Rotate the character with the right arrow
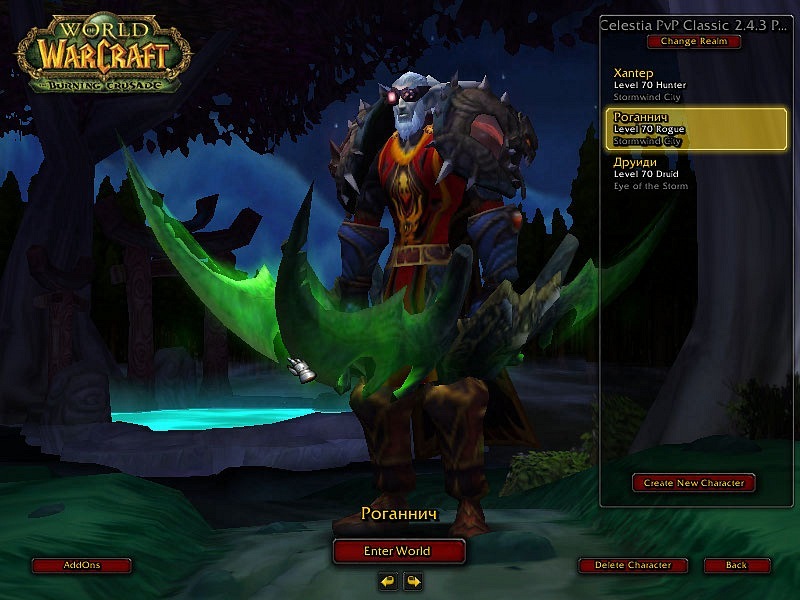This screenshot has height=600, width=800. click(x=412, y=580)
